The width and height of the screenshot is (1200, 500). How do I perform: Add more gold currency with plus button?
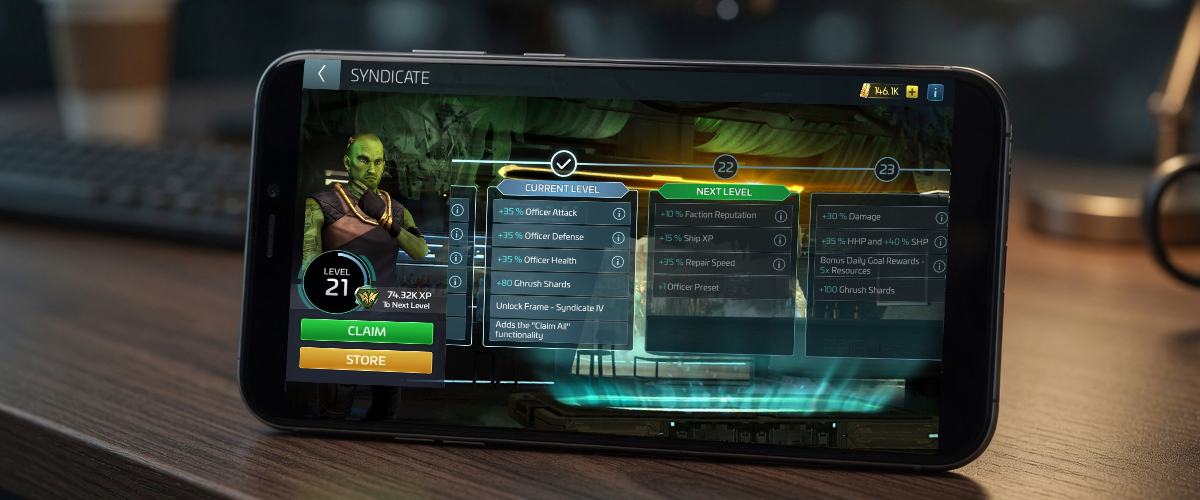click(x=911, y=92)
